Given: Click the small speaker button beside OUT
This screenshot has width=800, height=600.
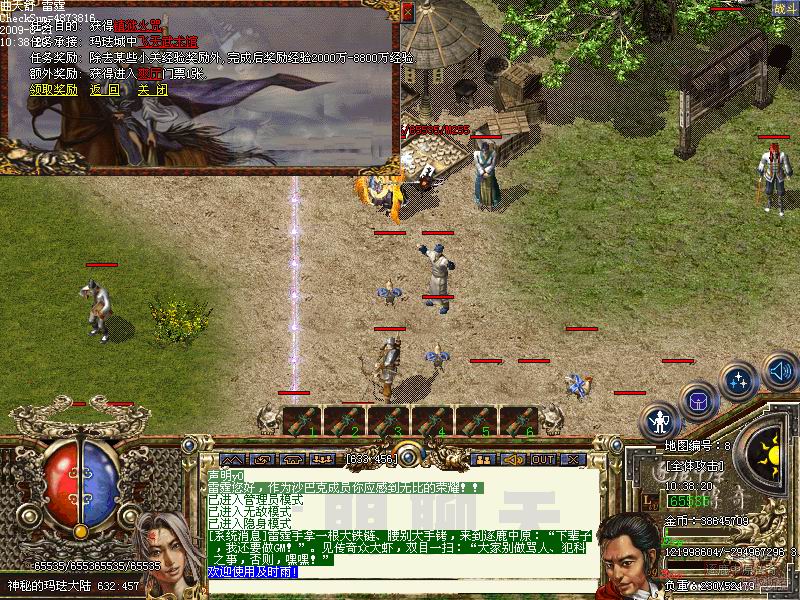Looking at the screenshot, I should coord(513,459).
